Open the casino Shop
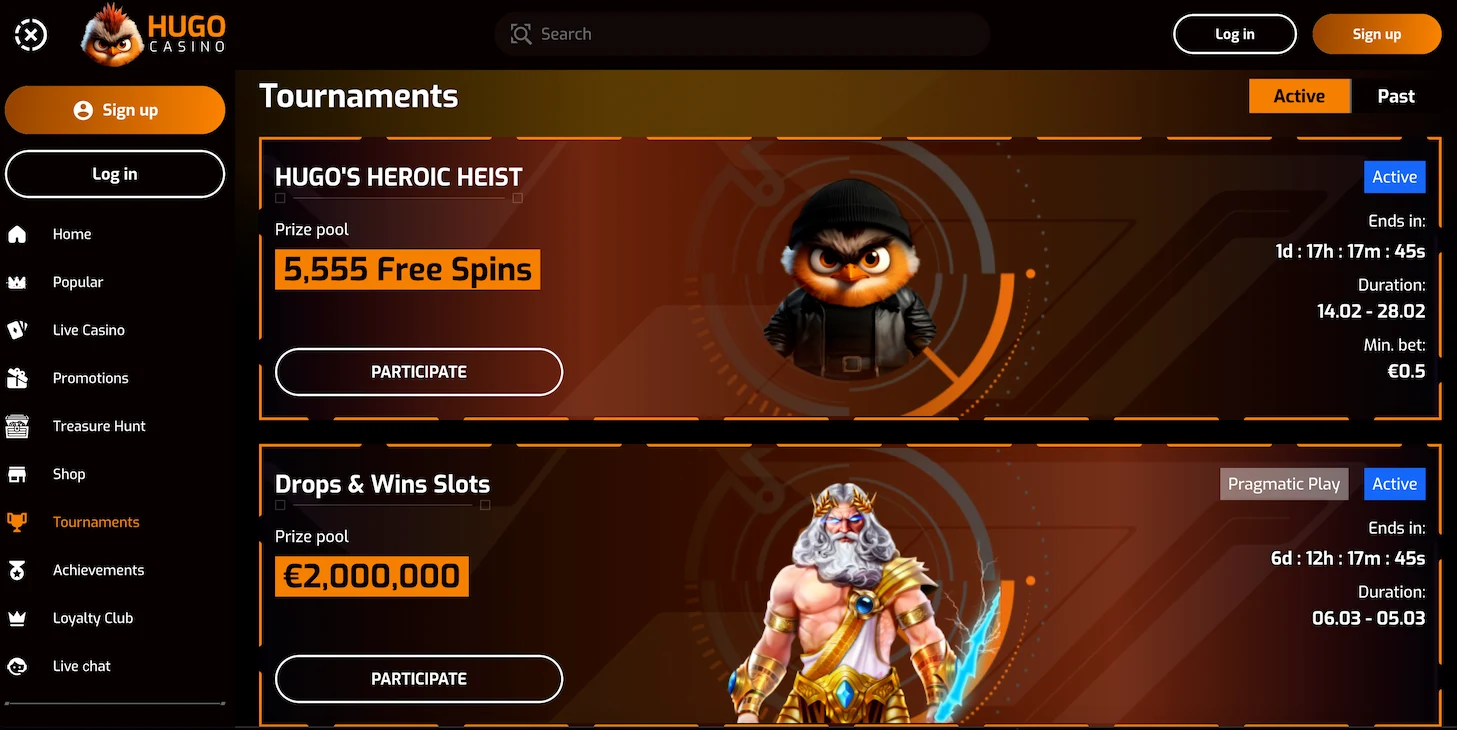Screen dimensions: 1457x730 pyautogui.click(x=68, y=473)
